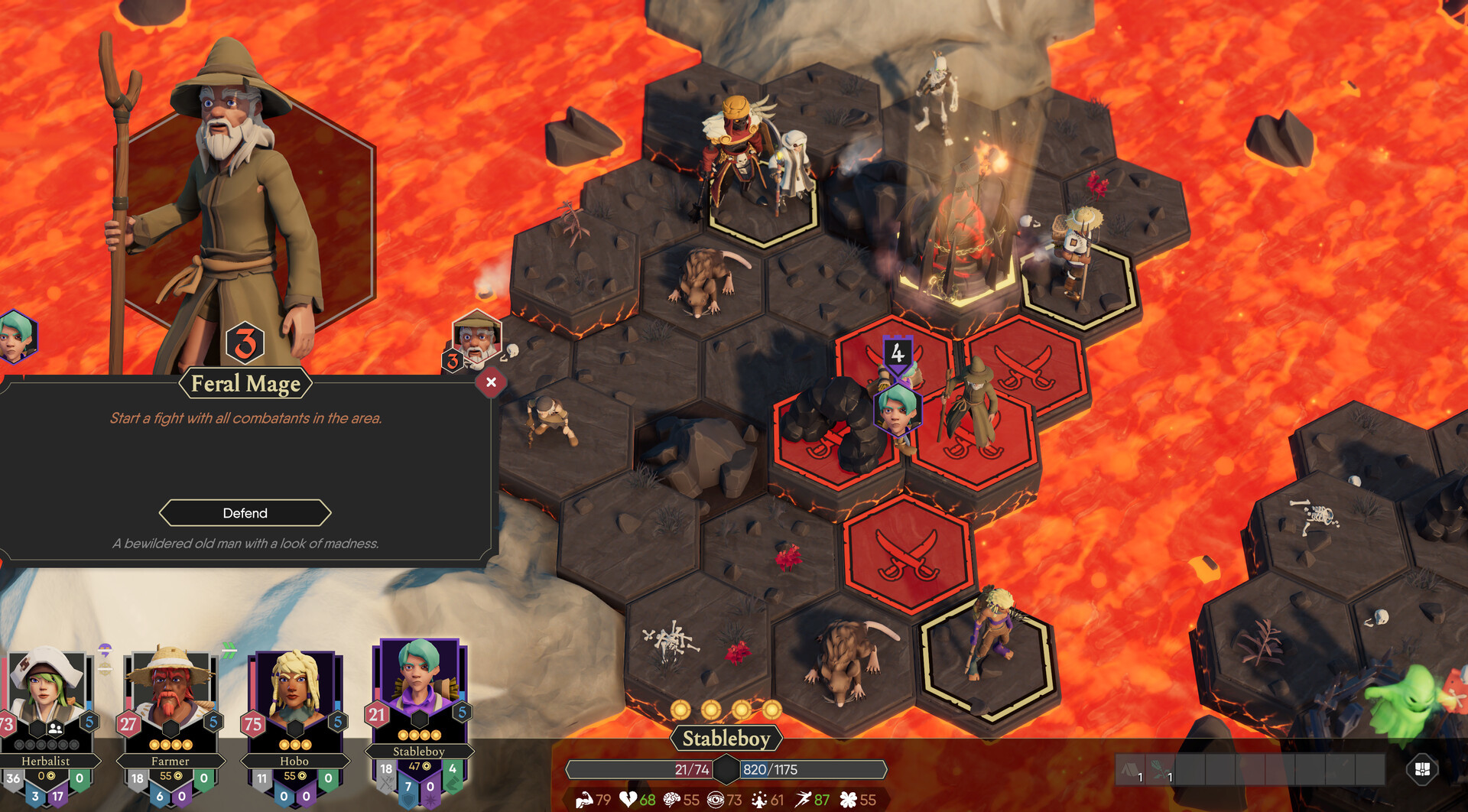Use the herb item in the inventory bar
The image size is (1468, 812).
click(1161, 770)
